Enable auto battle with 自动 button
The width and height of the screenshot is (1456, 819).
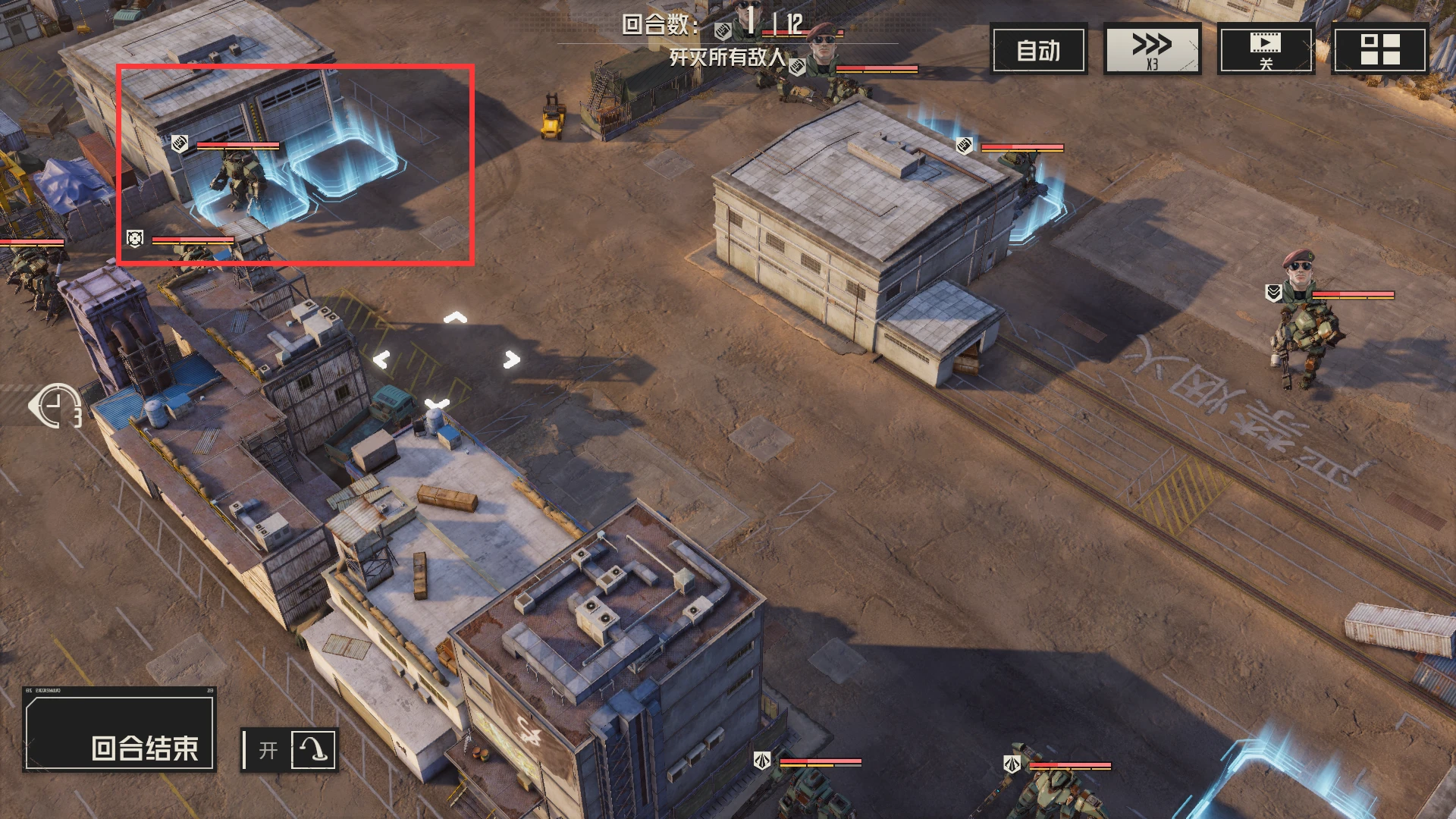coord(1038,50)
